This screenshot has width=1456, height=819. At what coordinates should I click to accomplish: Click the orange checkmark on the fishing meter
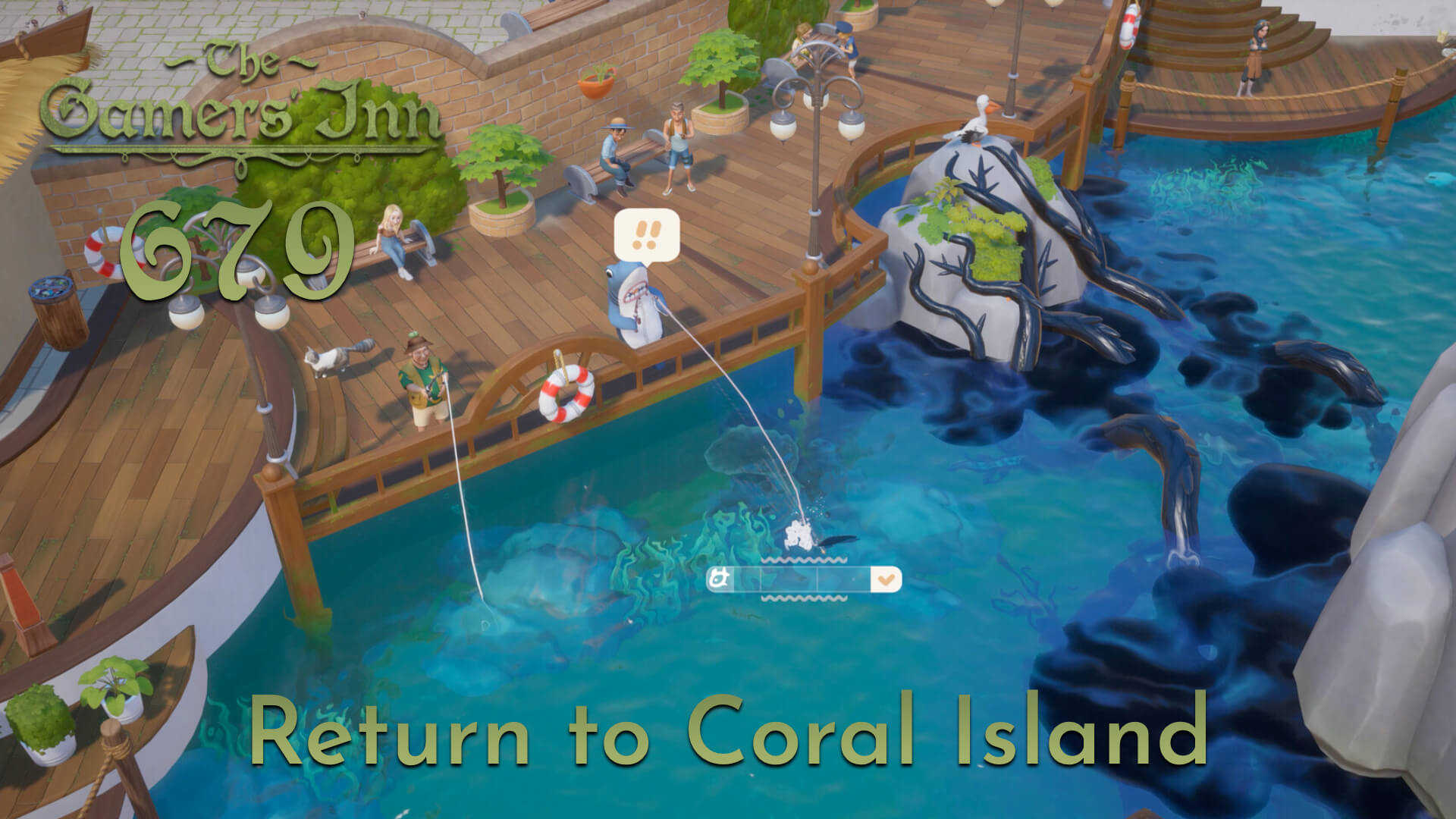(886, 581)
